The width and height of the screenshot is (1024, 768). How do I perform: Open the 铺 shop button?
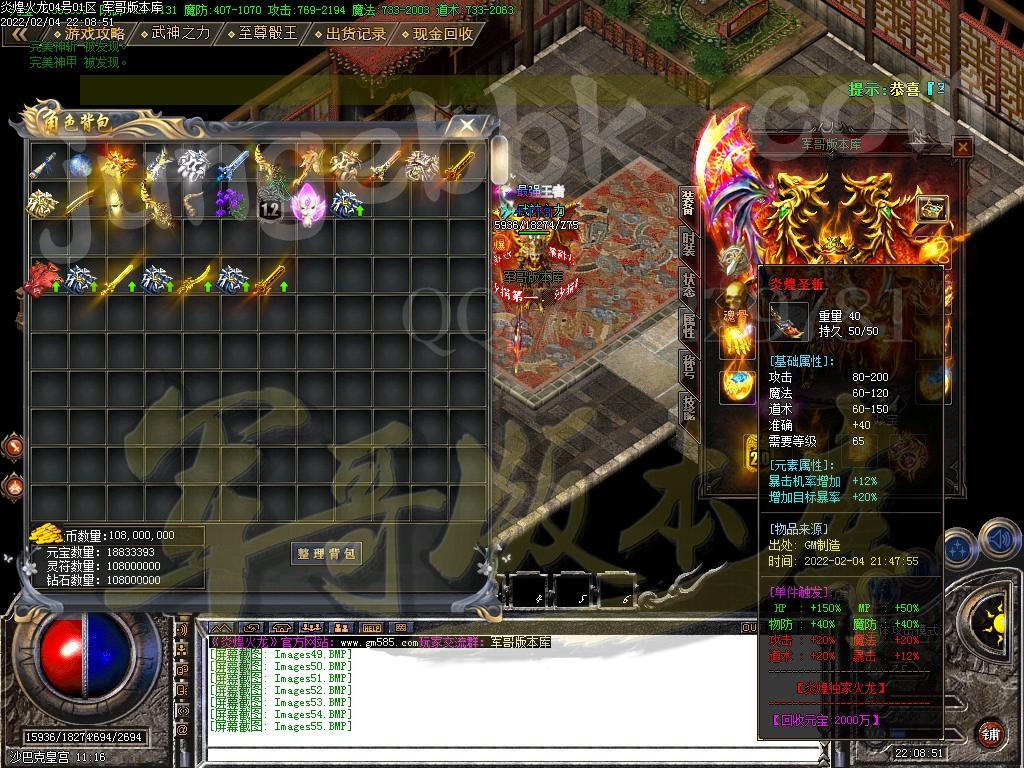[991, 731]
